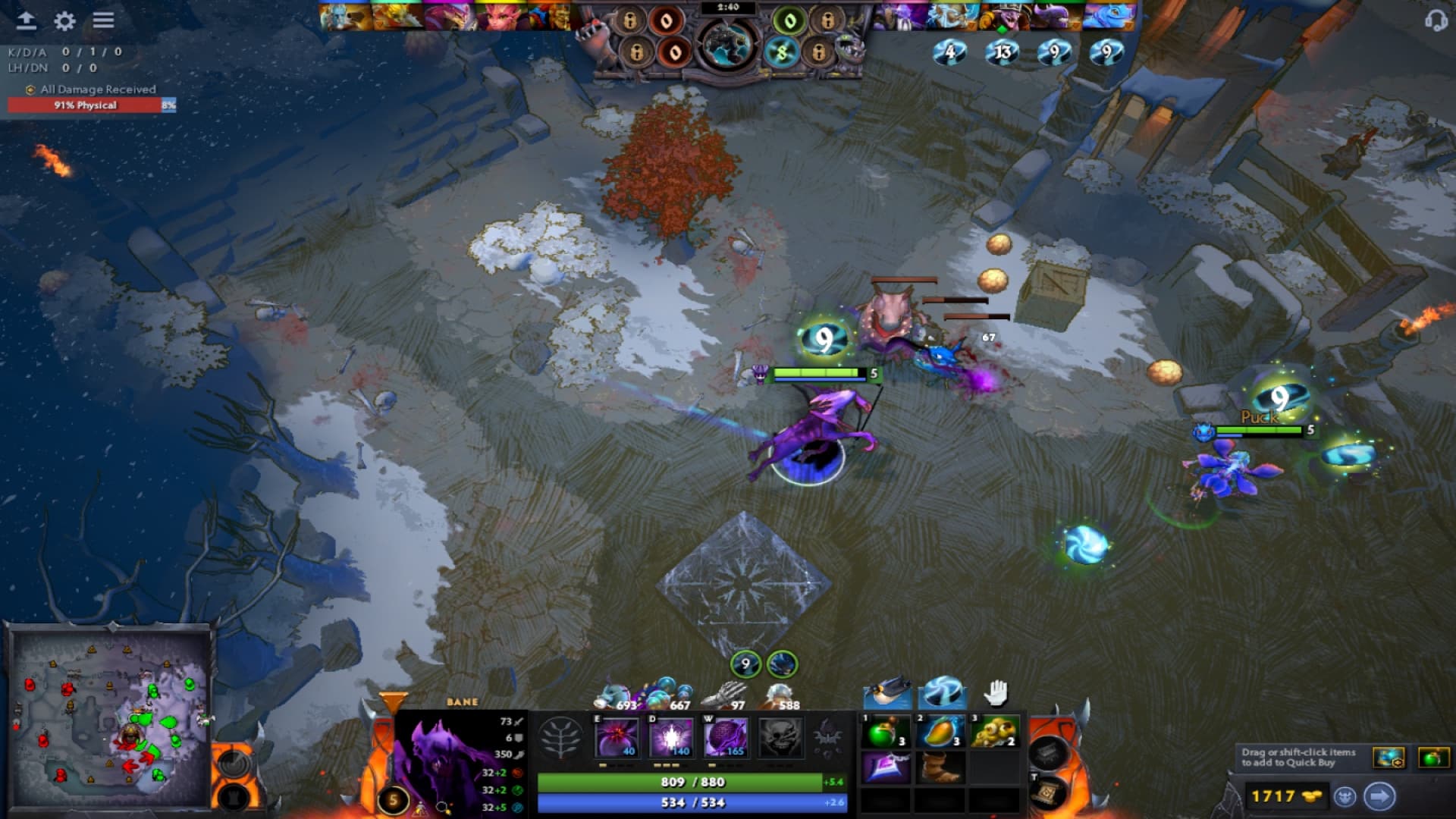Activate the Brain Sap ability
This screenshot has height=819, width=1456.
[671, 737]
